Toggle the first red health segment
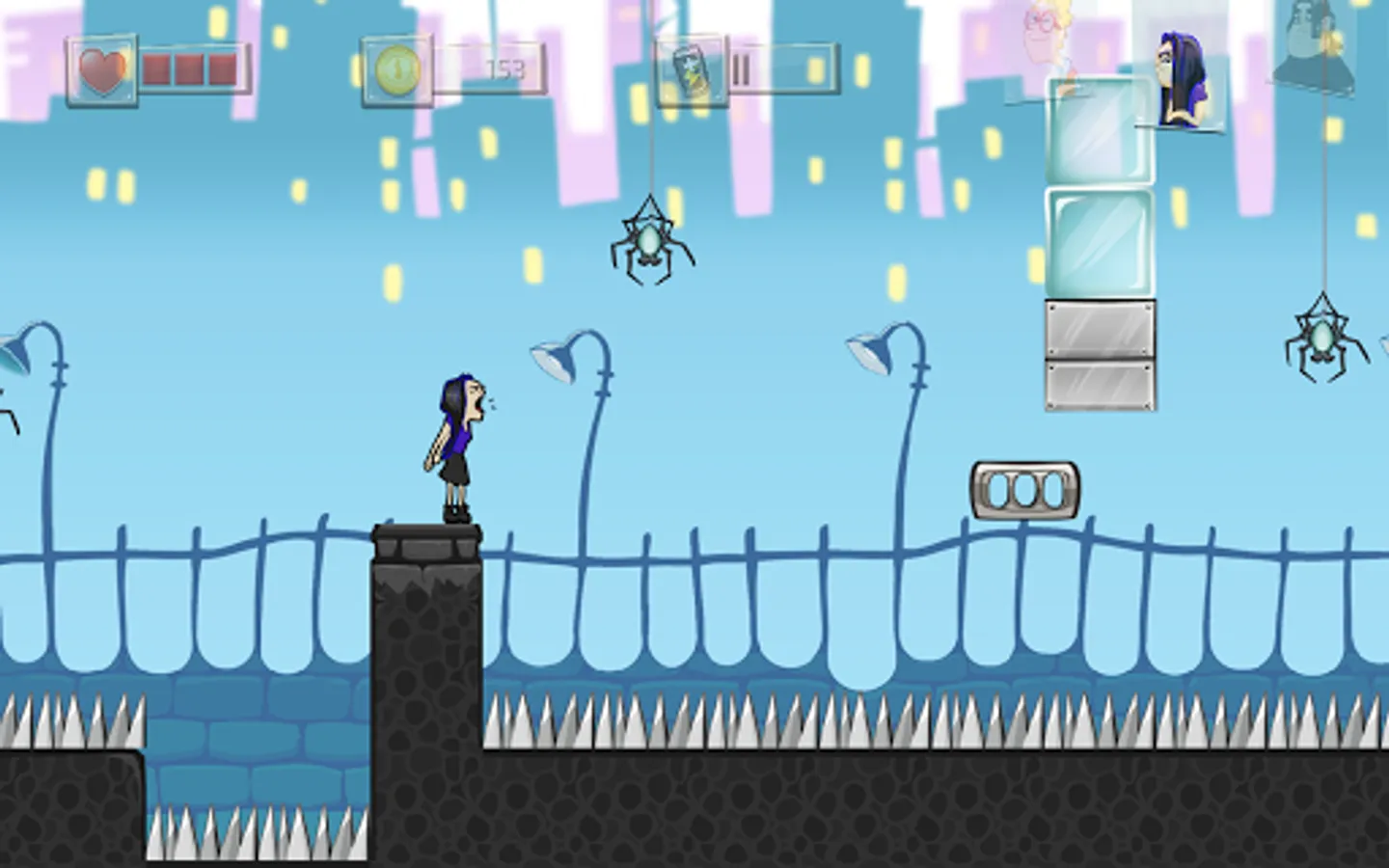Screen dimensions: 1389x868 click(156, 68)
